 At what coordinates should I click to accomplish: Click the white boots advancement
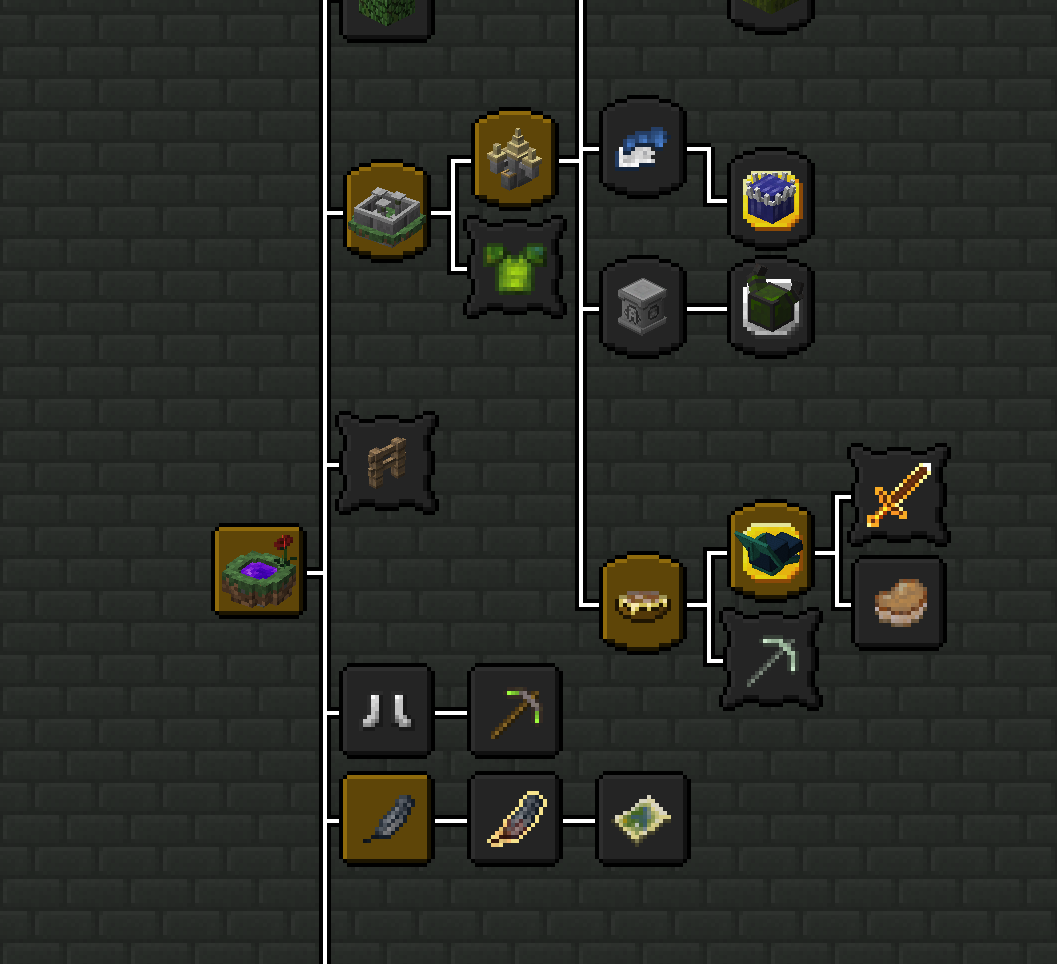387,711
